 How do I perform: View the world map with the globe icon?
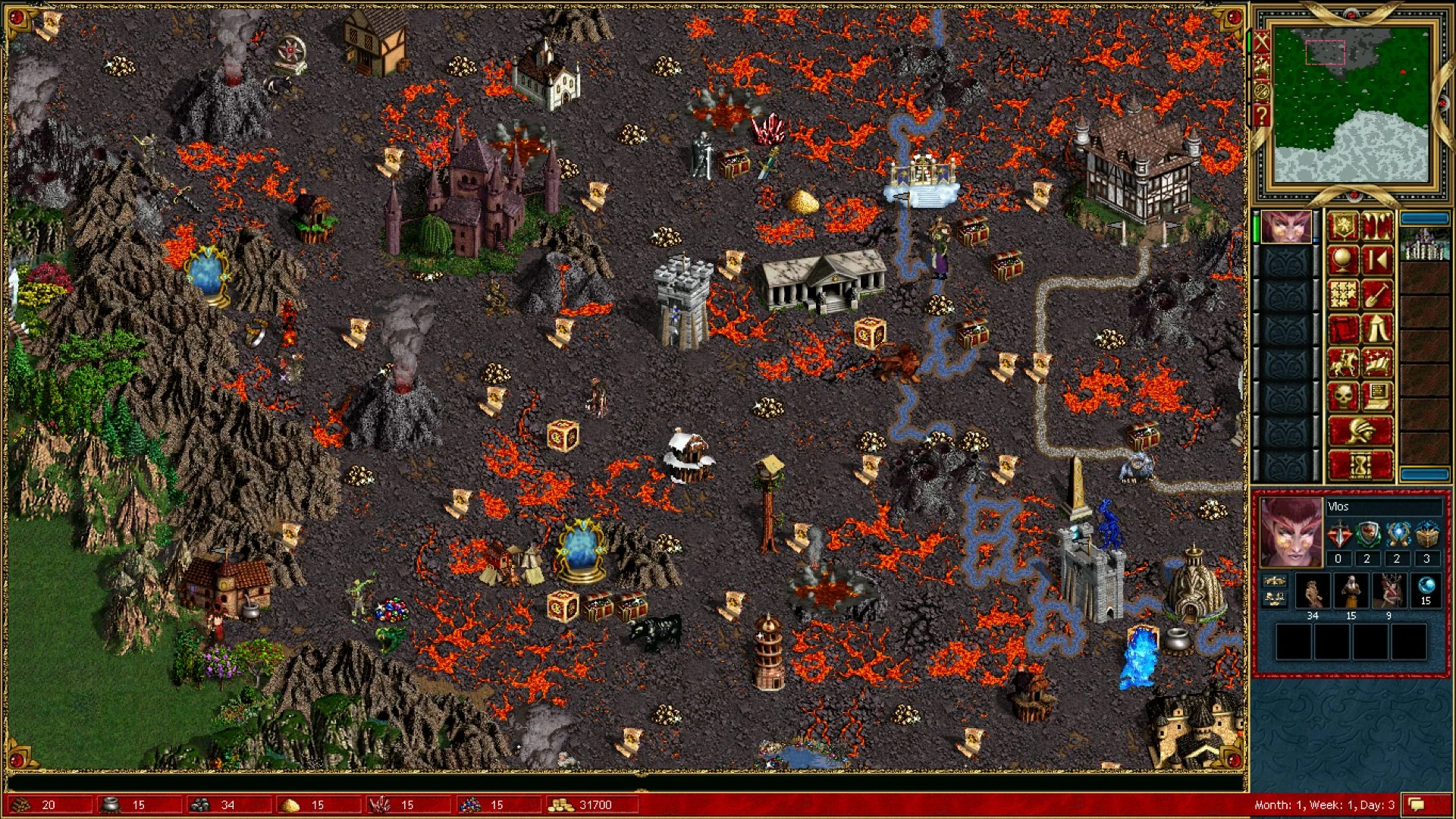(1343, 258)
